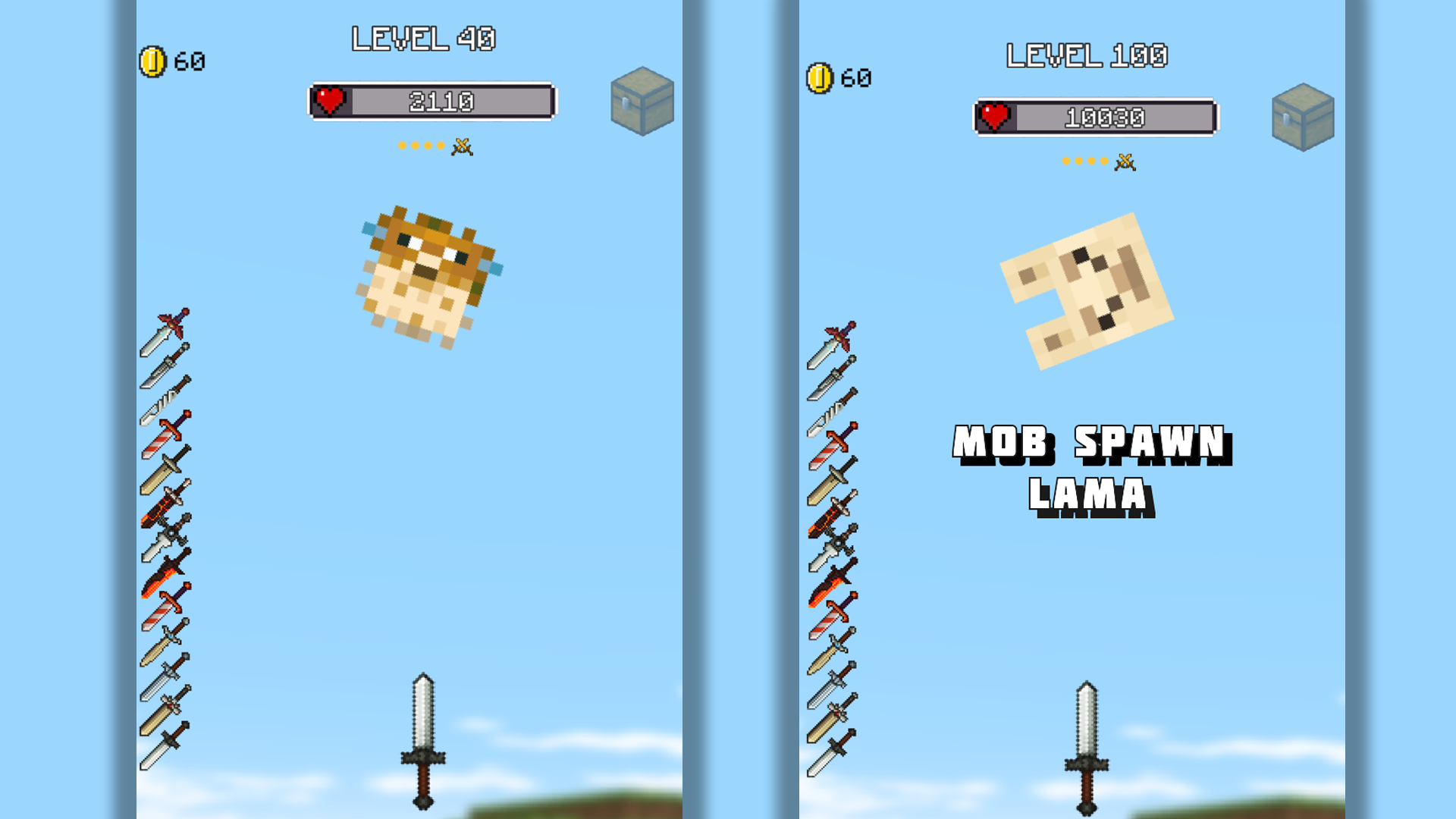Image resolution: width=1456 pixels, height=819 pixels.
Task: Tap the heart icon on the health bar
Action: click(328, 101)
